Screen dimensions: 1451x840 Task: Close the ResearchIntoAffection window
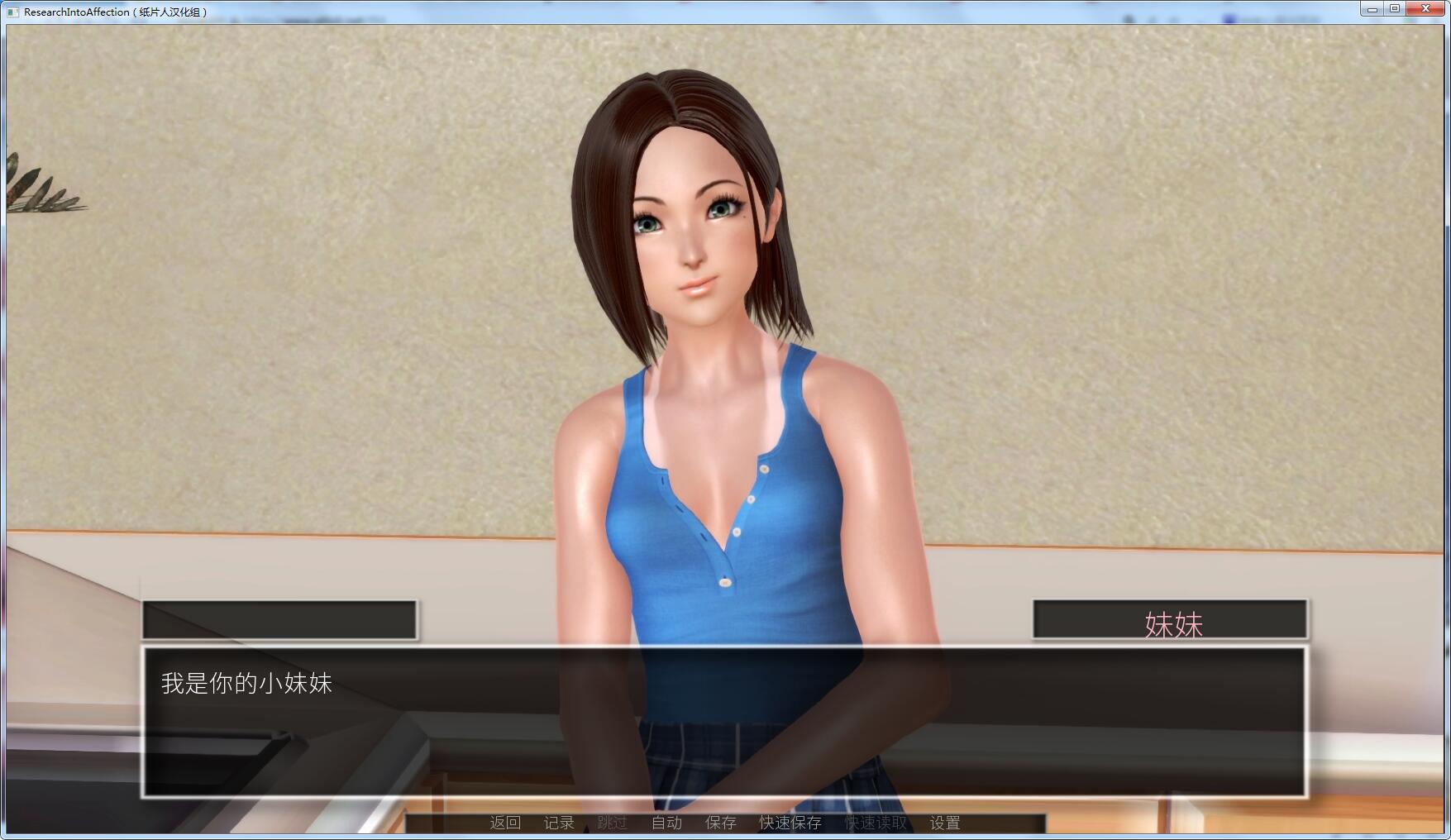click(x=1425, y=8)
